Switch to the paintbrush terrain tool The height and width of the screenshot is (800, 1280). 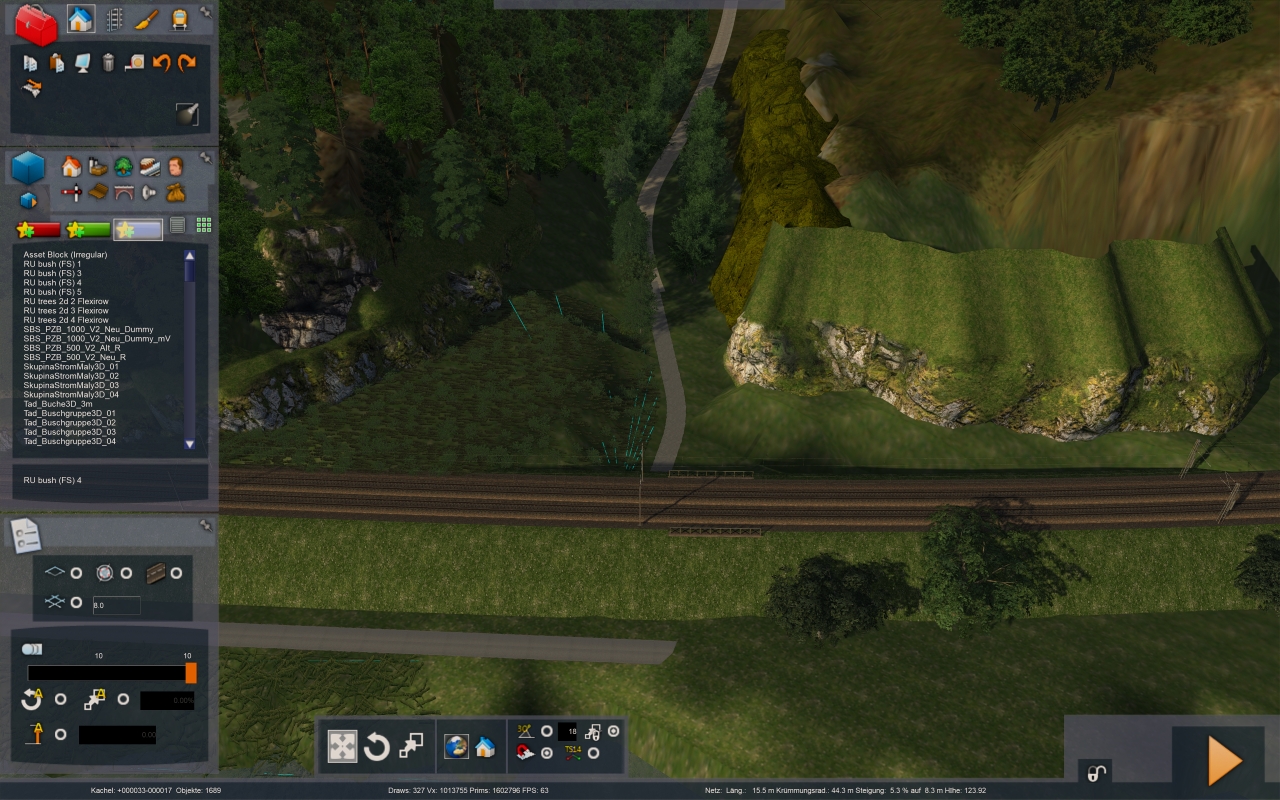click(147, 20)
